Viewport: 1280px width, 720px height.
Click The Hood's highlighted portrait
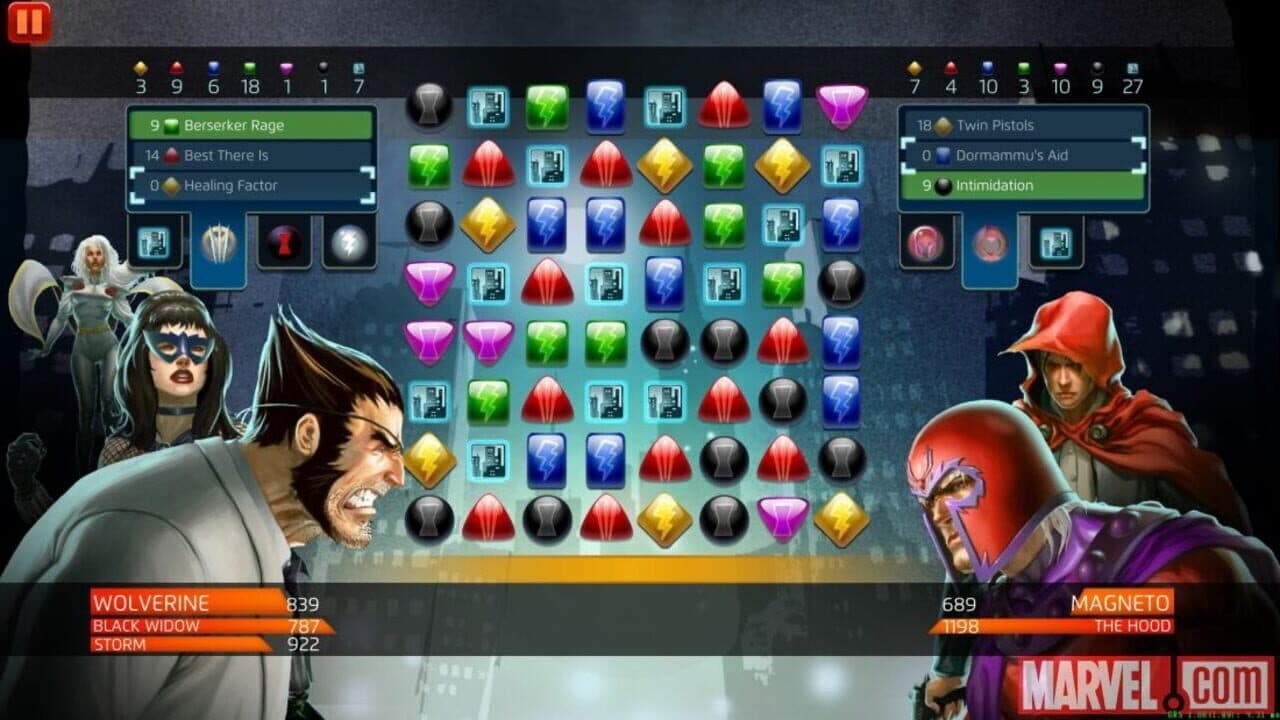(990, 243)
